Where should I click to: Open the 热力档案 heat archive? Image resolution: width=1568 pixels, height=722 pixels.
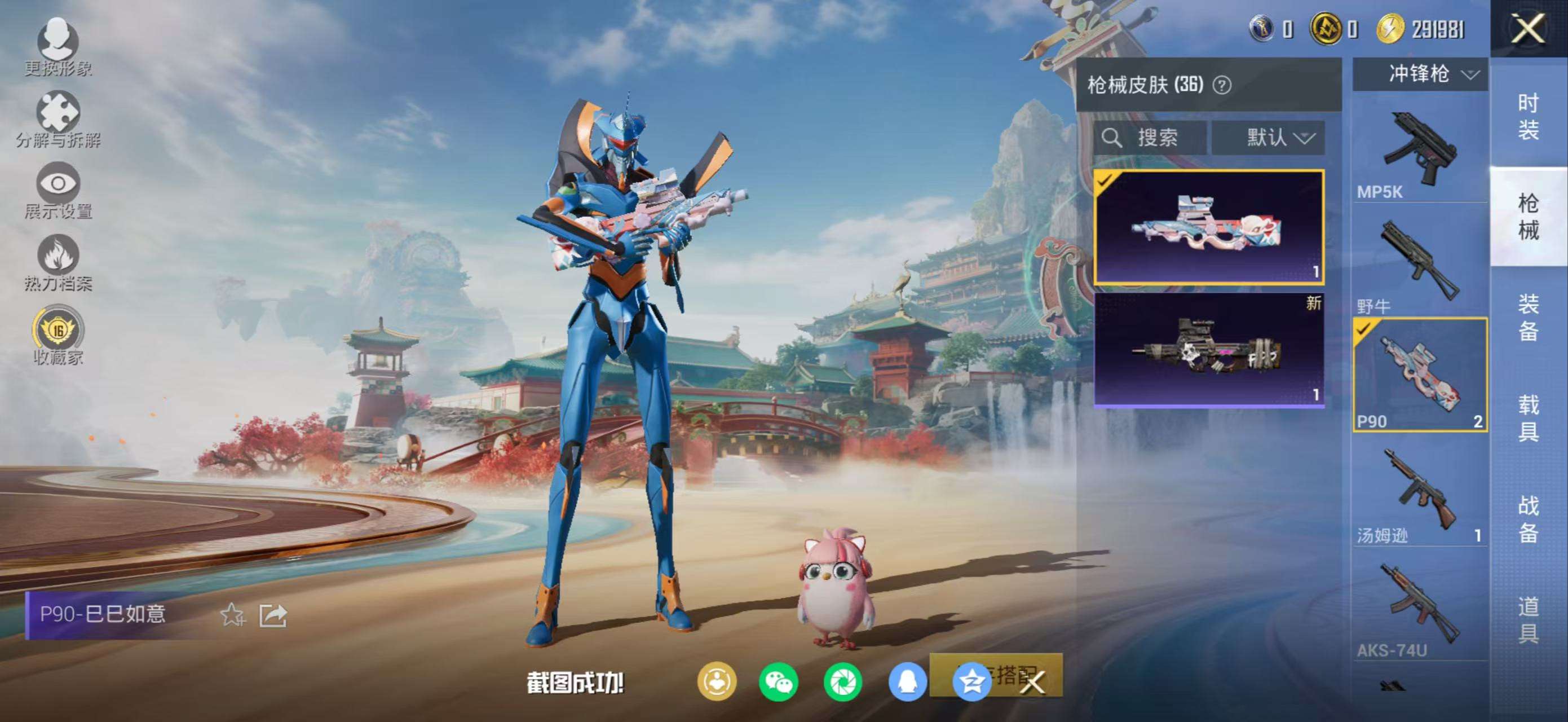pyautogui.click(x=58, y=262)
